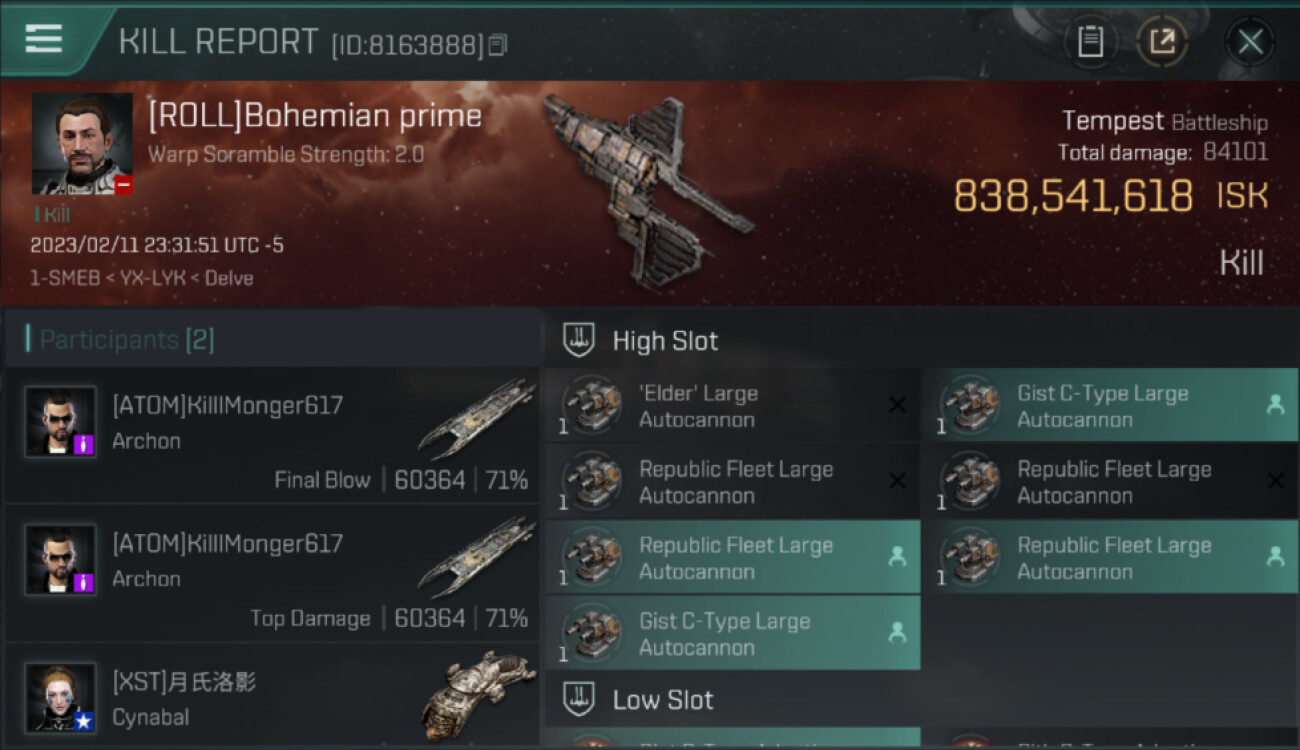Screen dimensions: 1300x750
Task: Expand the High Slot section header
Action: (x=665, y=341)
